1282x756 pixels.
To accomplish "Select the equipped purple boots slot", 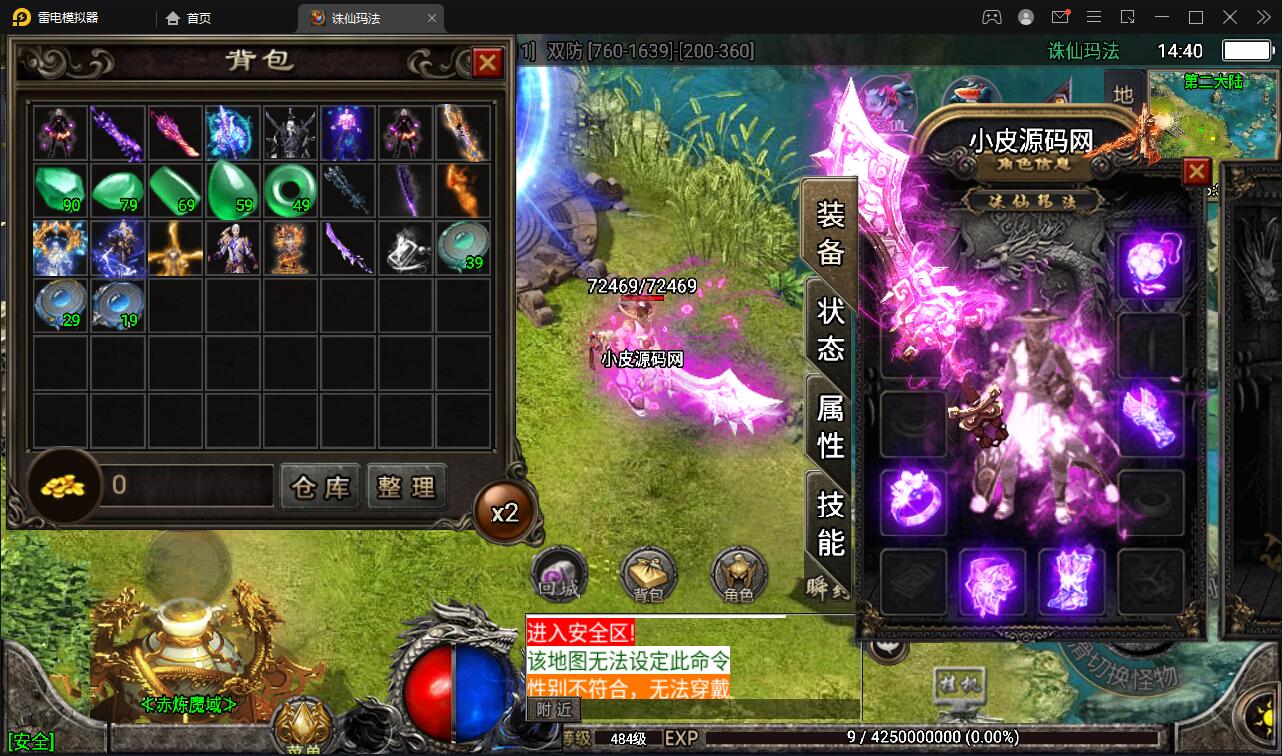I will [x=1071, y=580].
